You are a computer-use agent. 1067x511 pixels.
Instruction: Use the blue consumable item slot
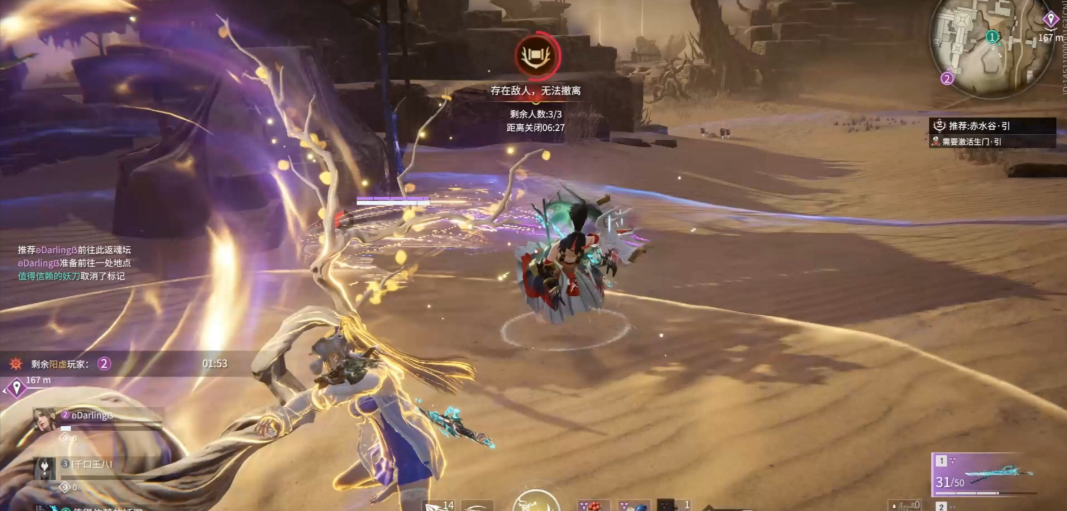633,505
